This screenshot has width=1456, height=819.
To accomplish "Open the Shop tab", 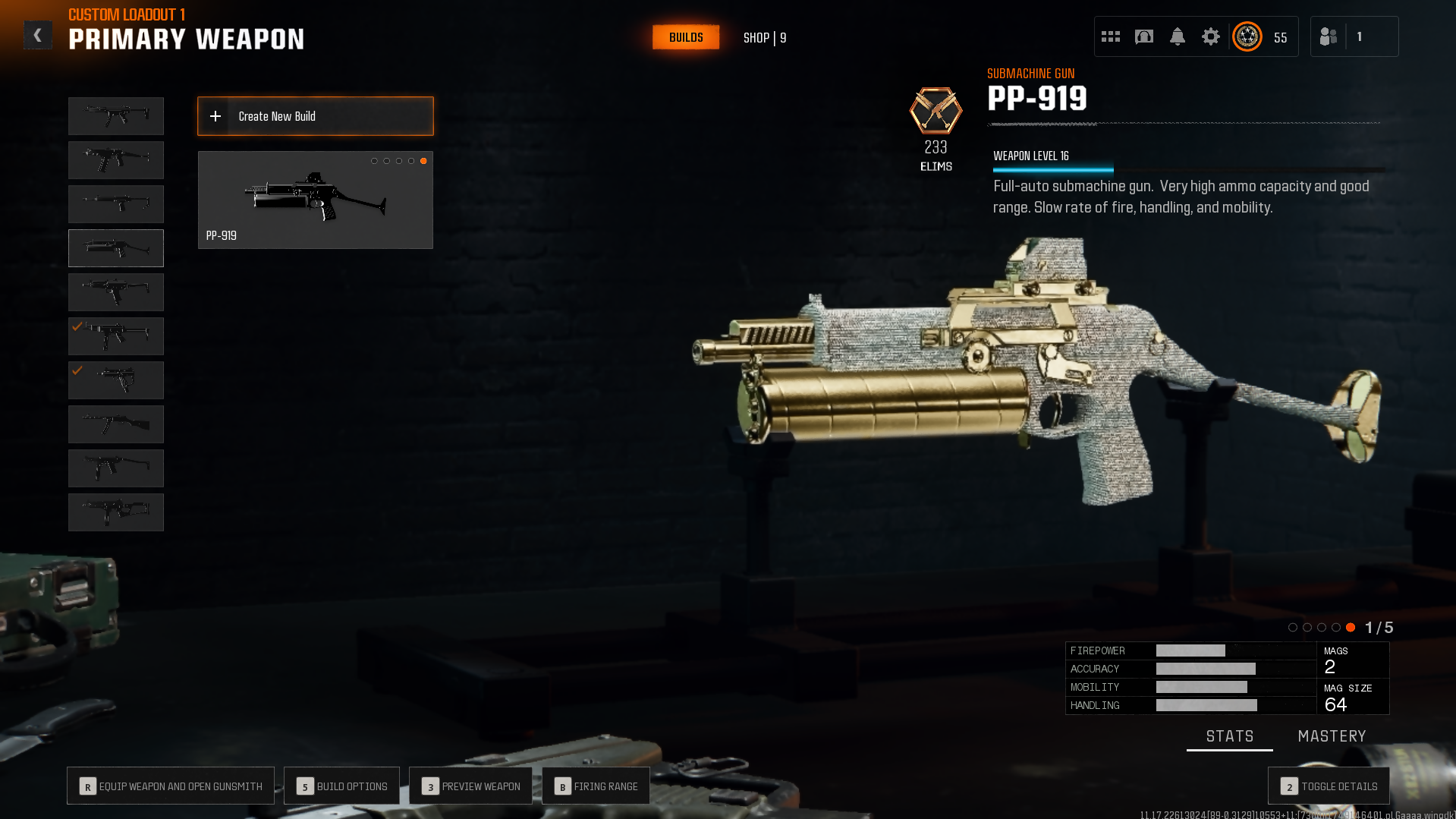I will tap(764, 38).
